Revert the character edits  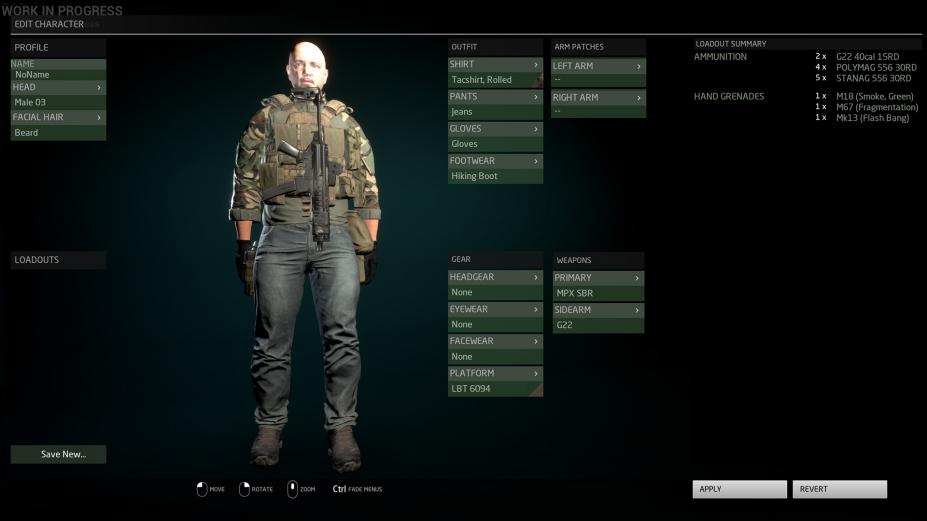coord(839,489)
